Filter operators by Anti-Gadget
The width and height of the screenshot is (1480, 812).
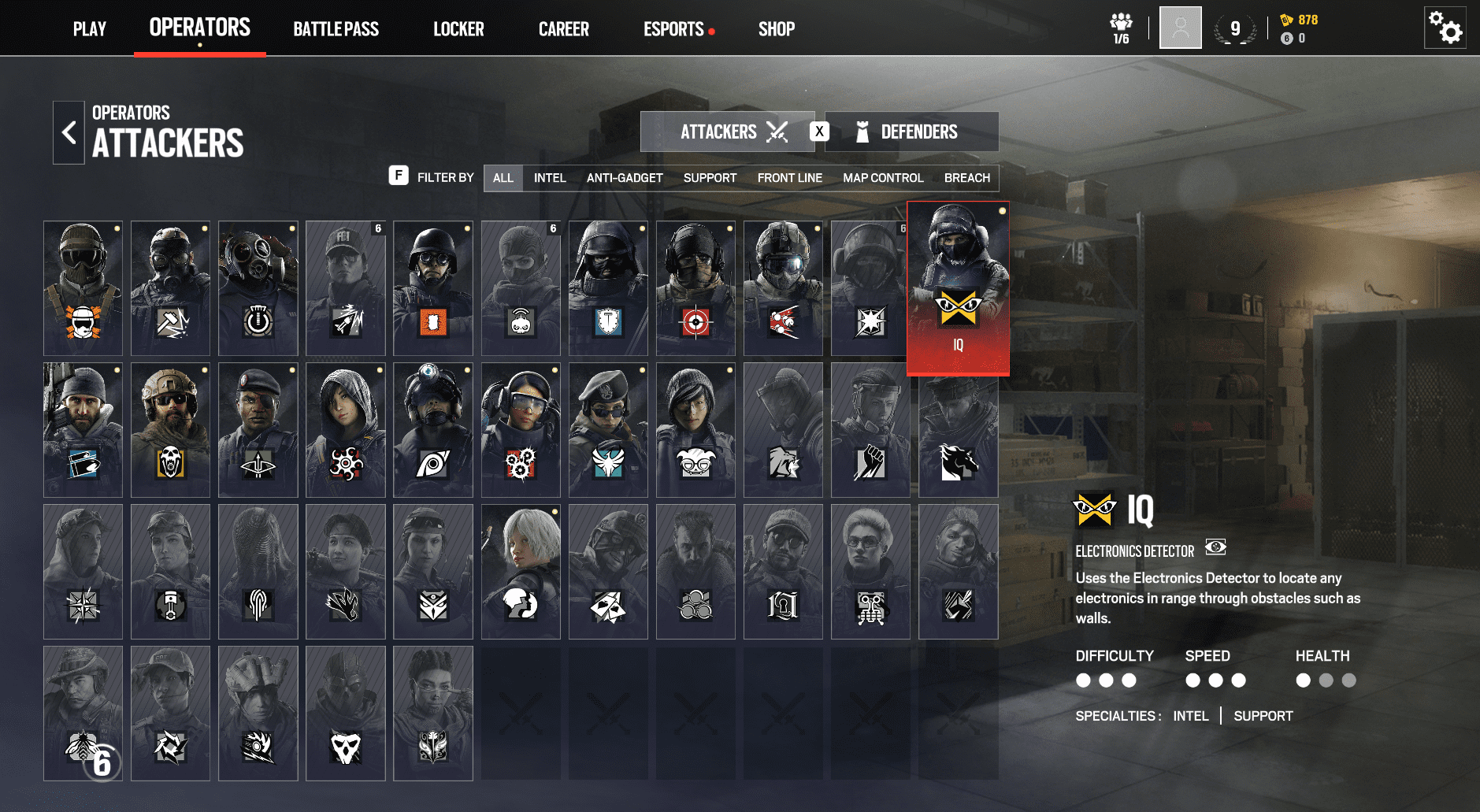click(625, 178)
